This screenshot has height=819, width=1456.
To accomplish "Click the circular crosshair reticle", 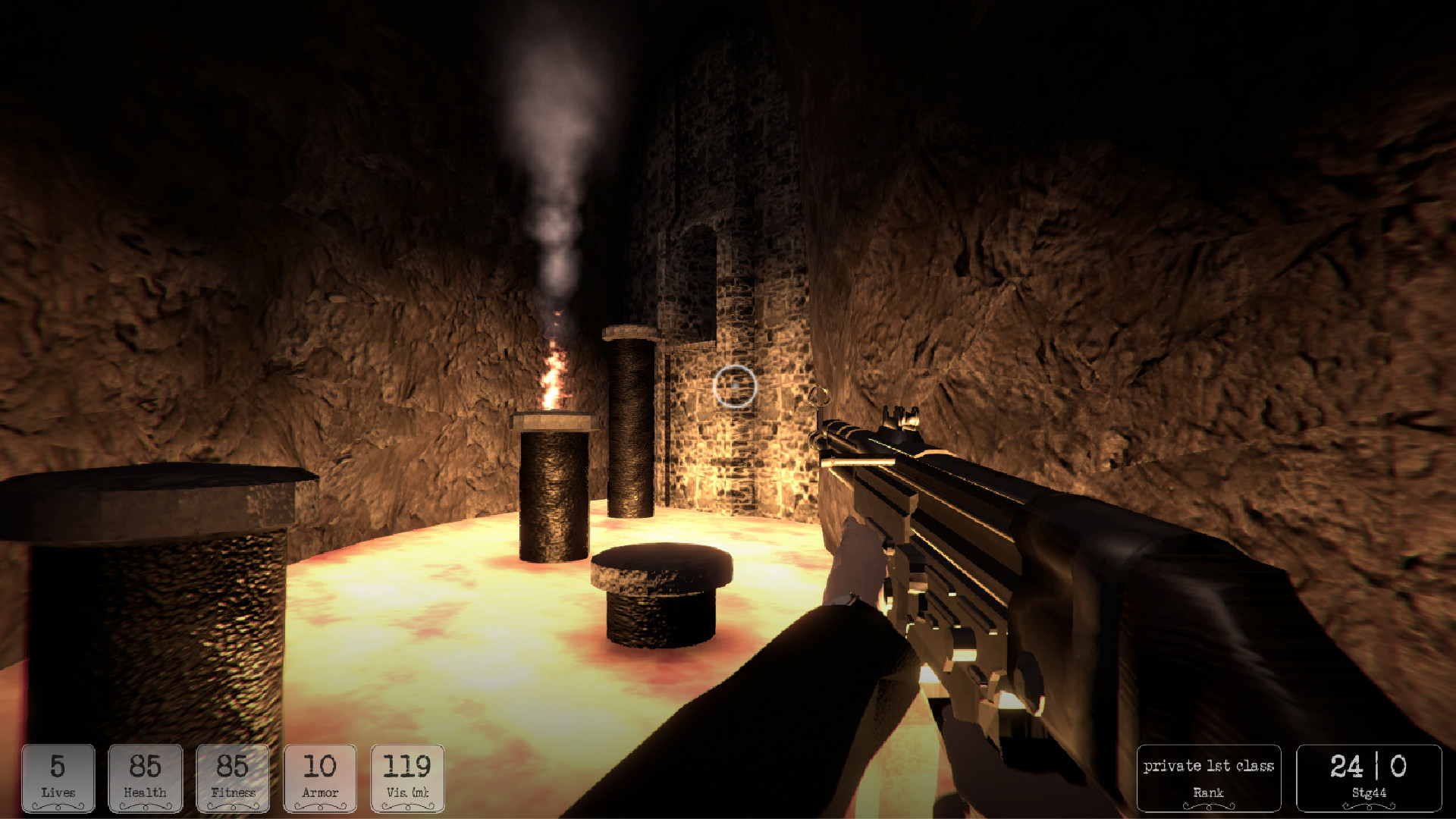I will [x=733, y=388].
